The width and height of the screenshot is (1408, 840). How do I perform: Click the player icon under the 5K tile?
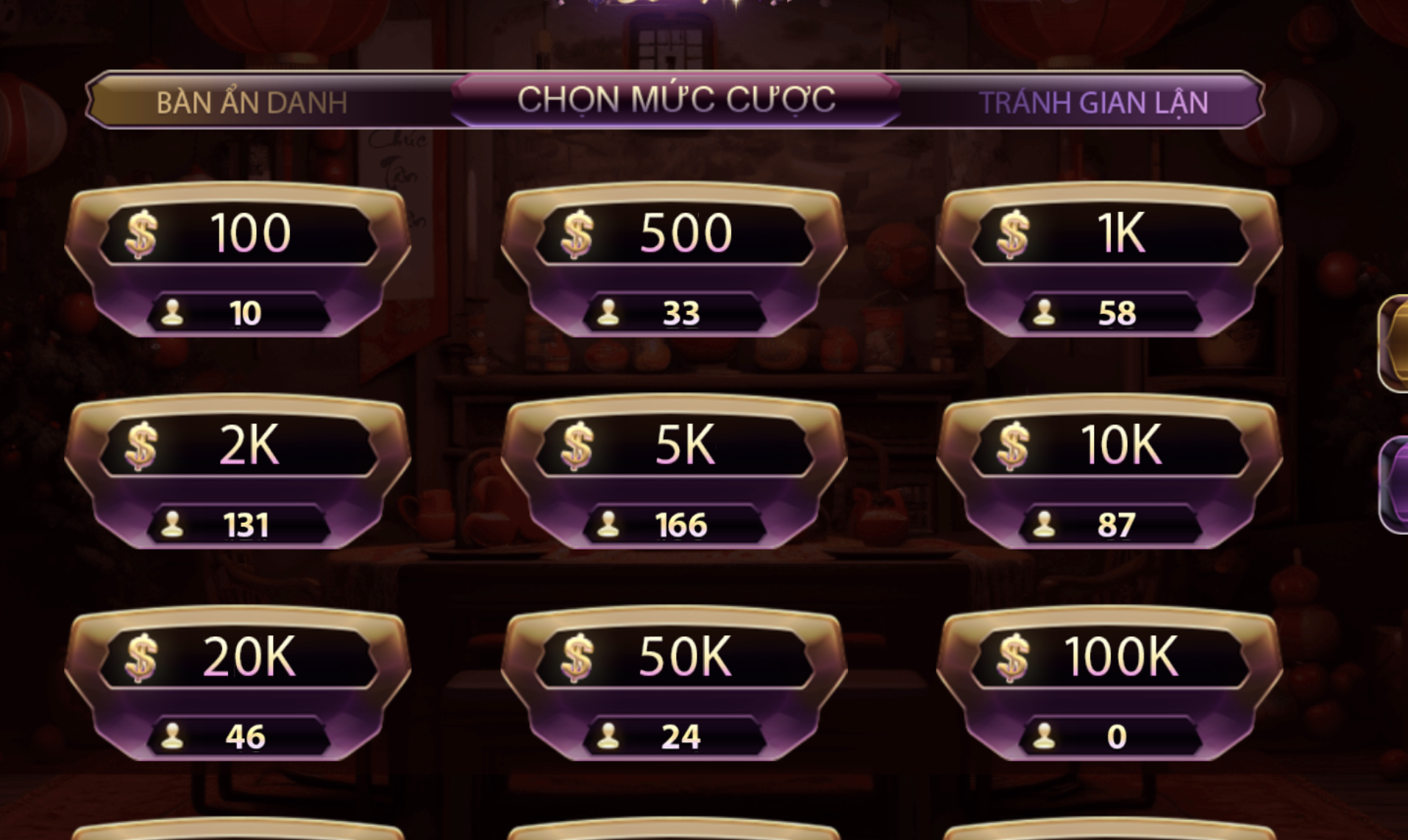click(x=608, y=524)
